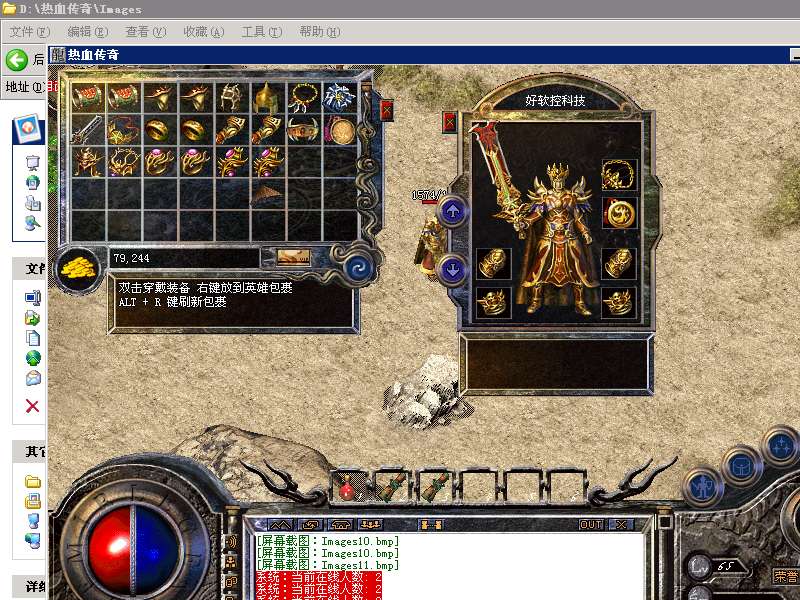Use the red potion in the quick belt

click(x=347, y=488)
